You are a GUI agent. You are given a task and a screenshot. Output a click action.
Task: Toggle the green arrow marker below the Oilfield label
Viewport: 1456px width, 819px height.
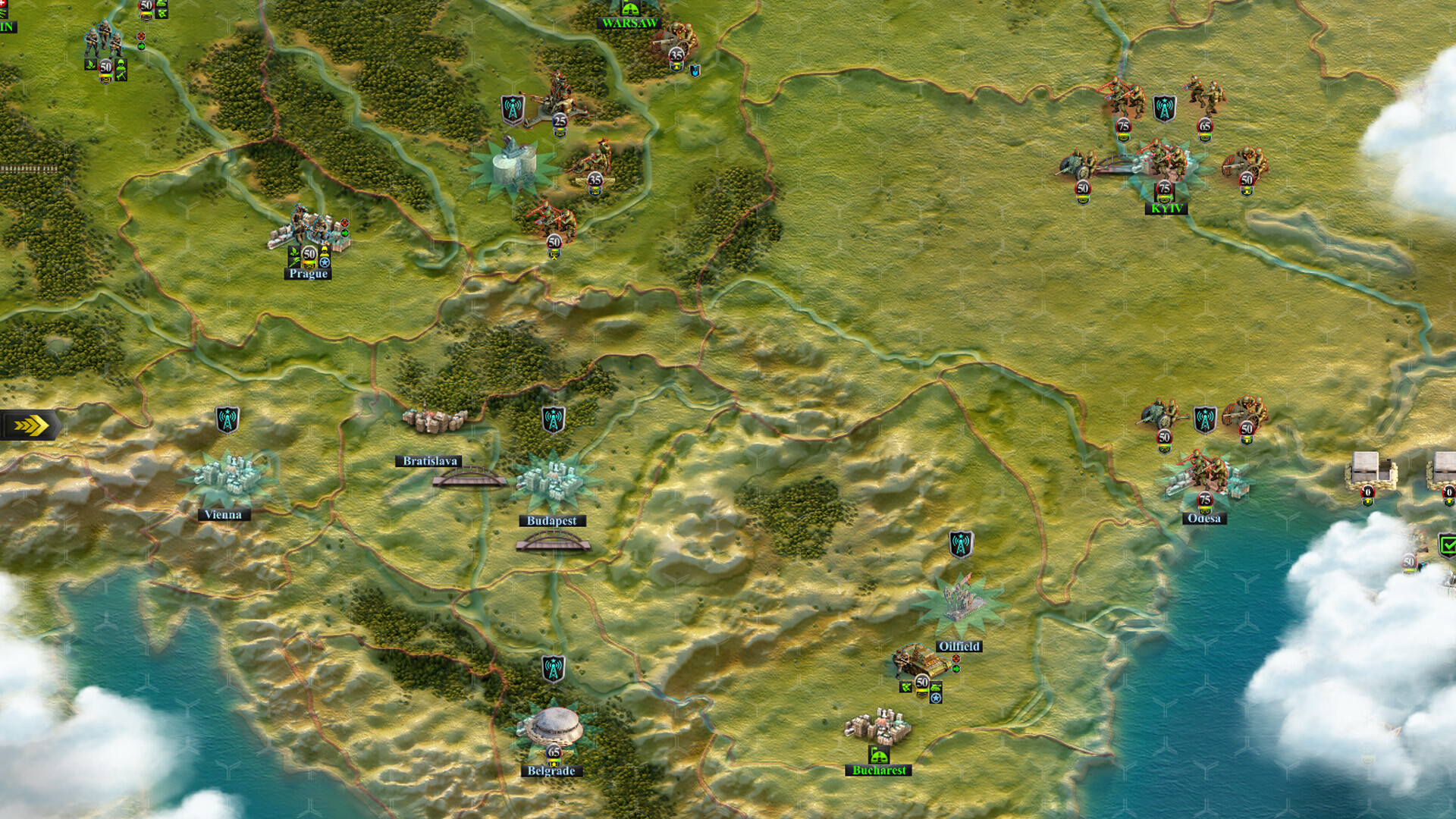point(956,668)
